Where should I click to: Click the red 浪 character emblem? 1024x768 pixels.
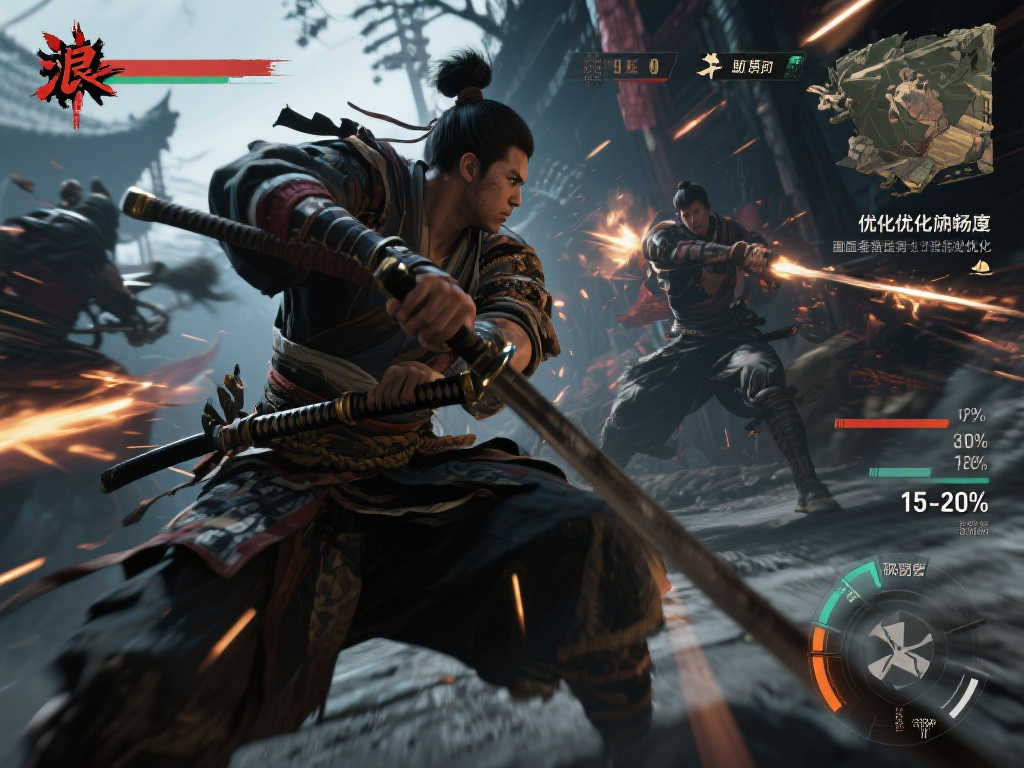point(73,71)
